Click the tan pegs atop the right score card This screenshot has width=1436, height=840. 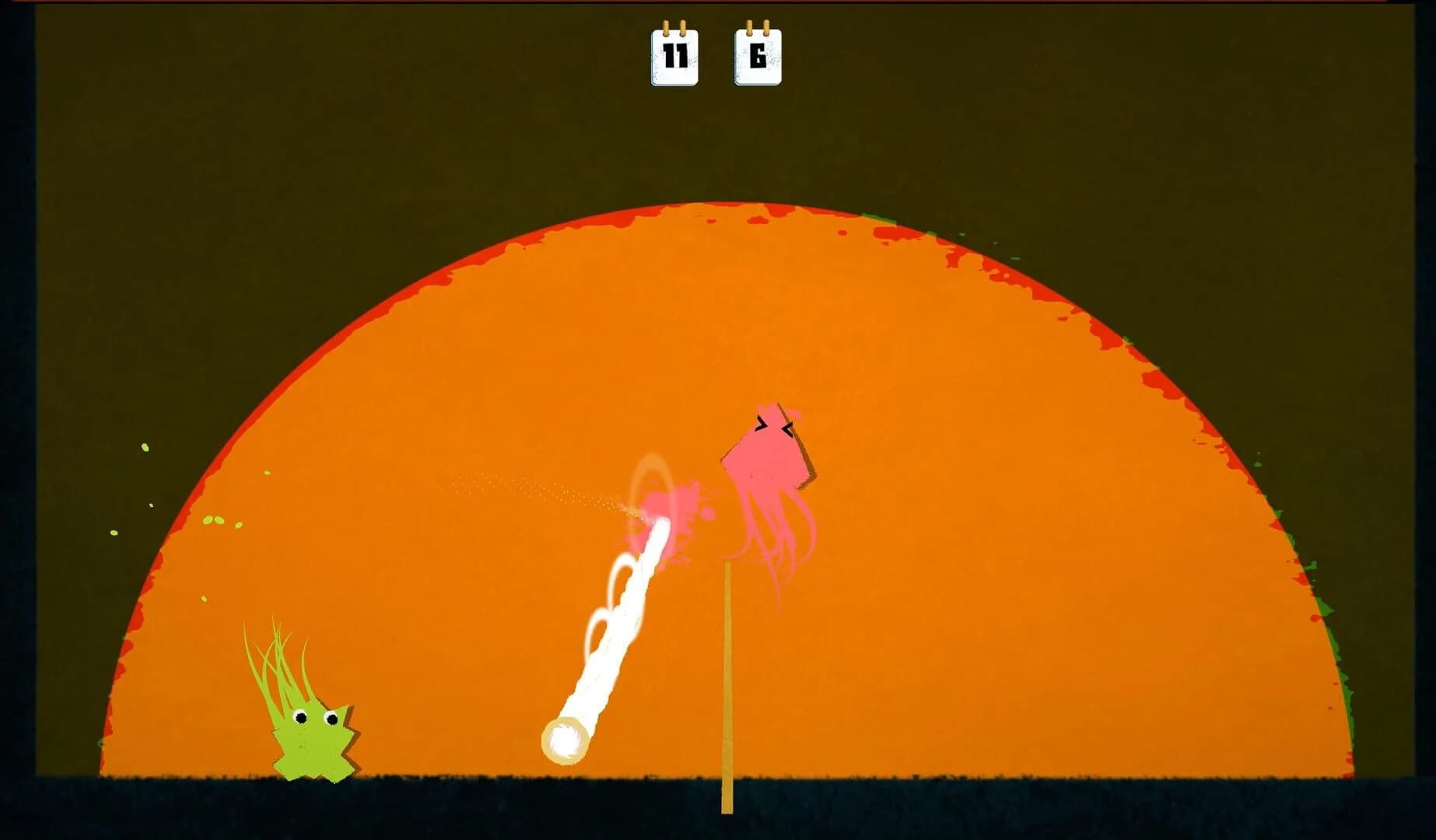pos(759,27)
